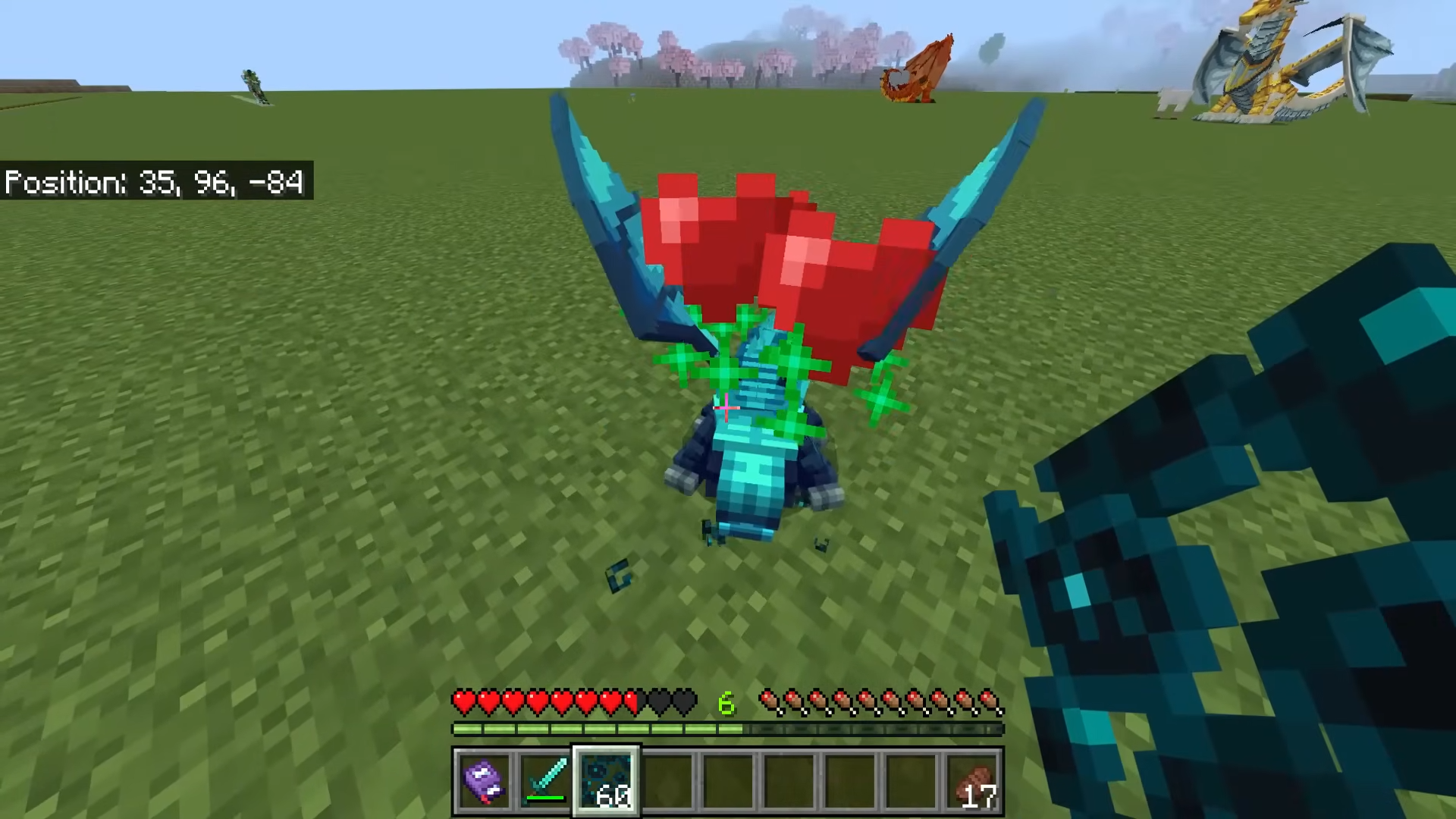Select the purple enchanted book hotbar slot
This screenshot has height=819, width=1456.
[484, 780]
